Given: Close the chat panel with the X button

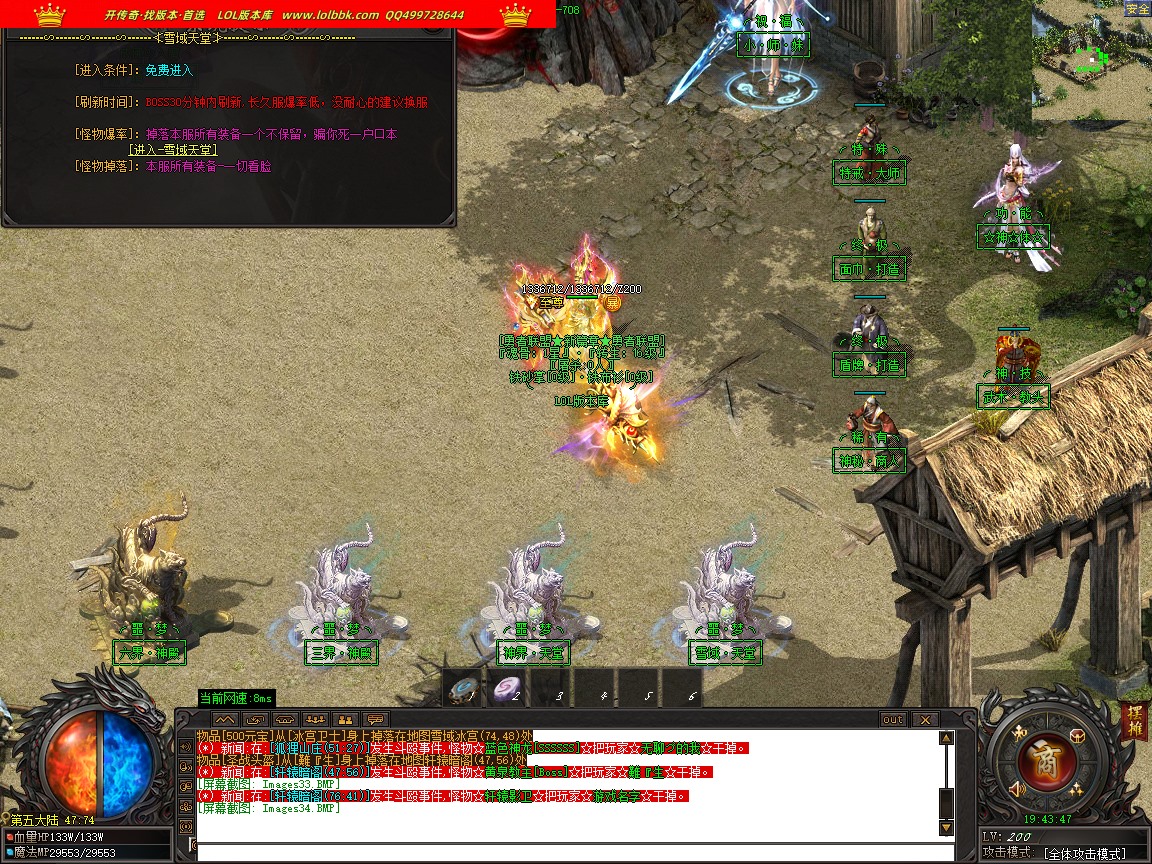Looking at the screenshot, I should pos(925,719).
